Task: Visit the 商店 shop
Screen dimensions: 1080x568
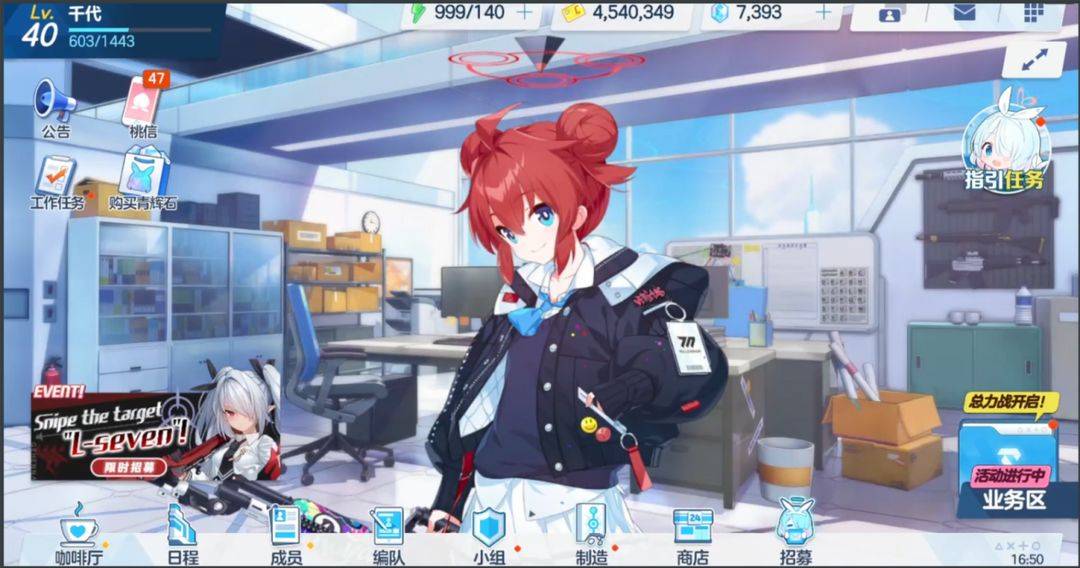Action: tap(693, 535)
